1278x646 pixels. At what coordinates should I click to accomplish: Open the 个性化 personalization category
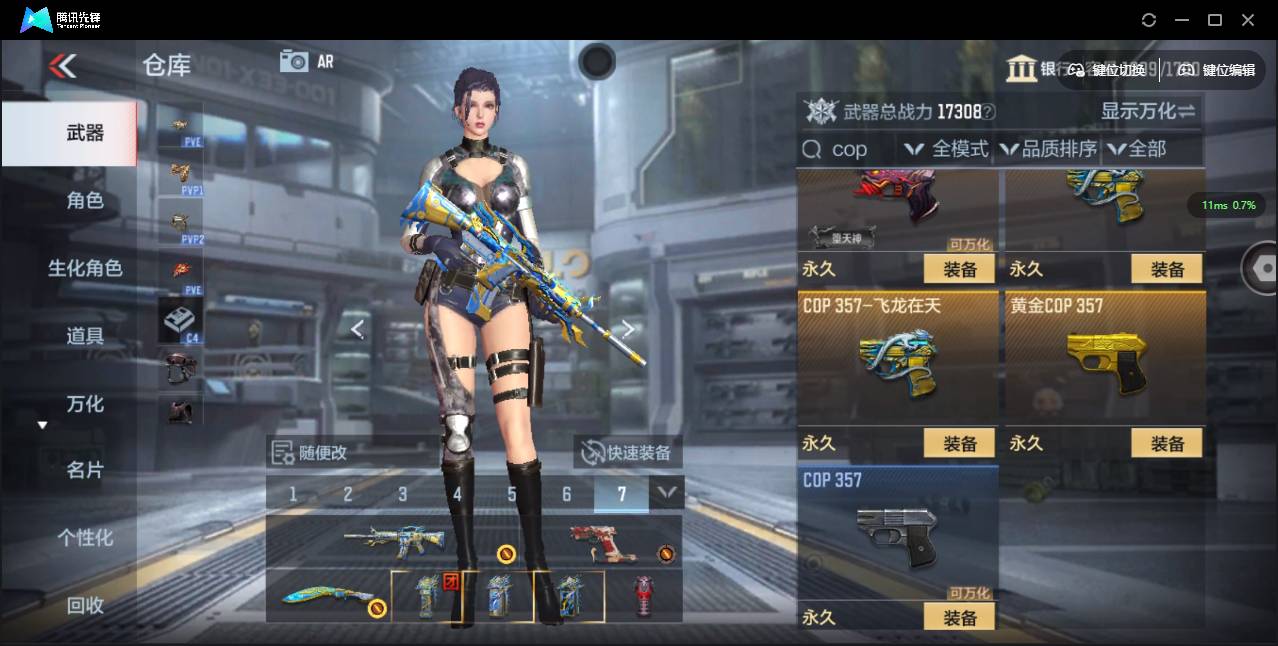coord(85,538)
